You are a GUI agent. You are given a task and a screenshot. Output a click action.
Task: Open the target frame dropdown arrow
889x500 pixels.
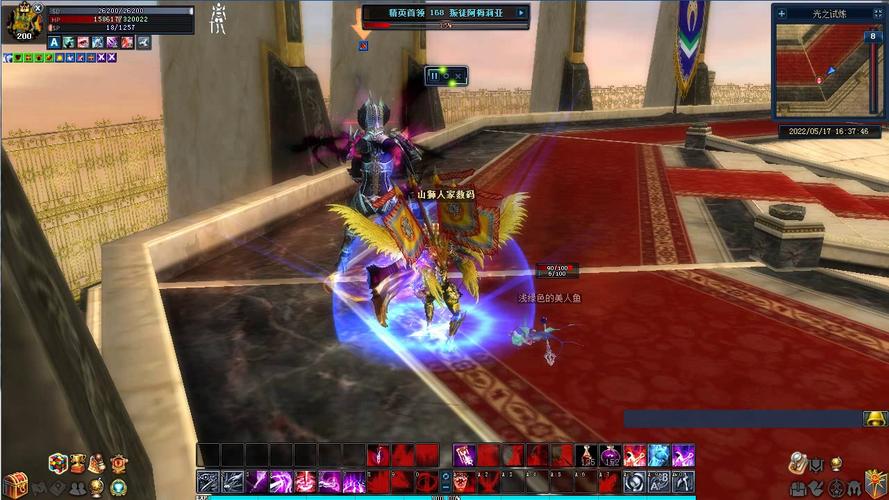click(520, 13)
